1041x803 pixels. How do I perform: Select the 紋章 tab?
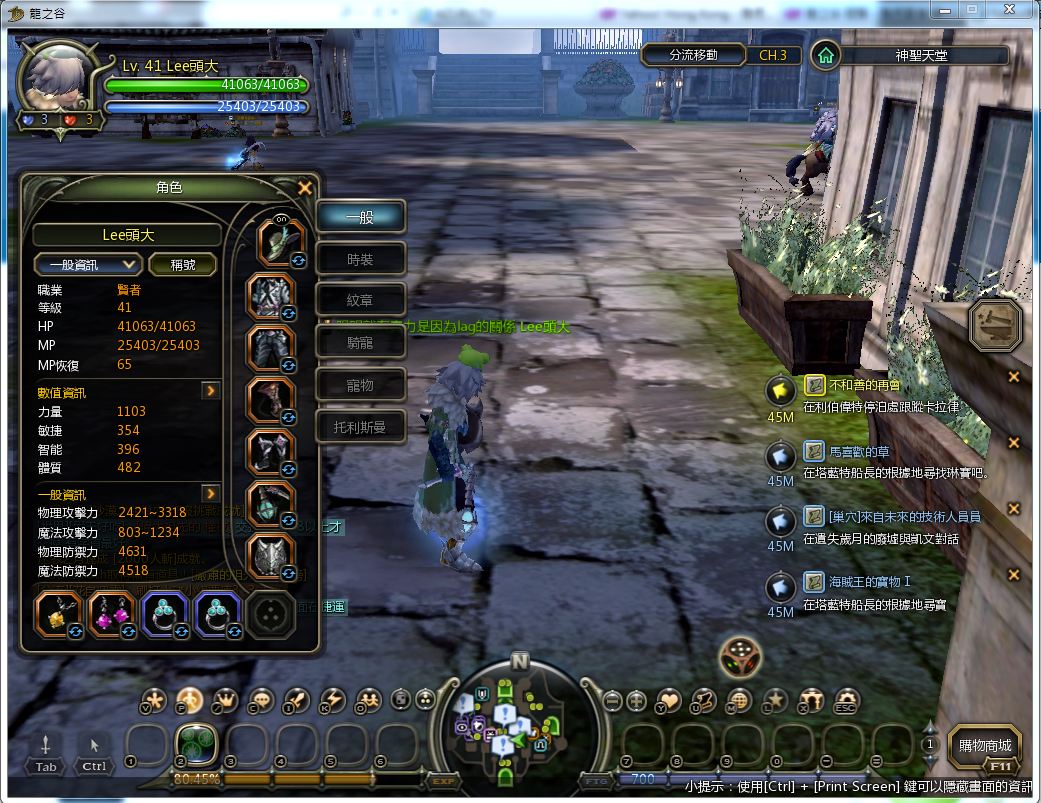coord(360,301)
